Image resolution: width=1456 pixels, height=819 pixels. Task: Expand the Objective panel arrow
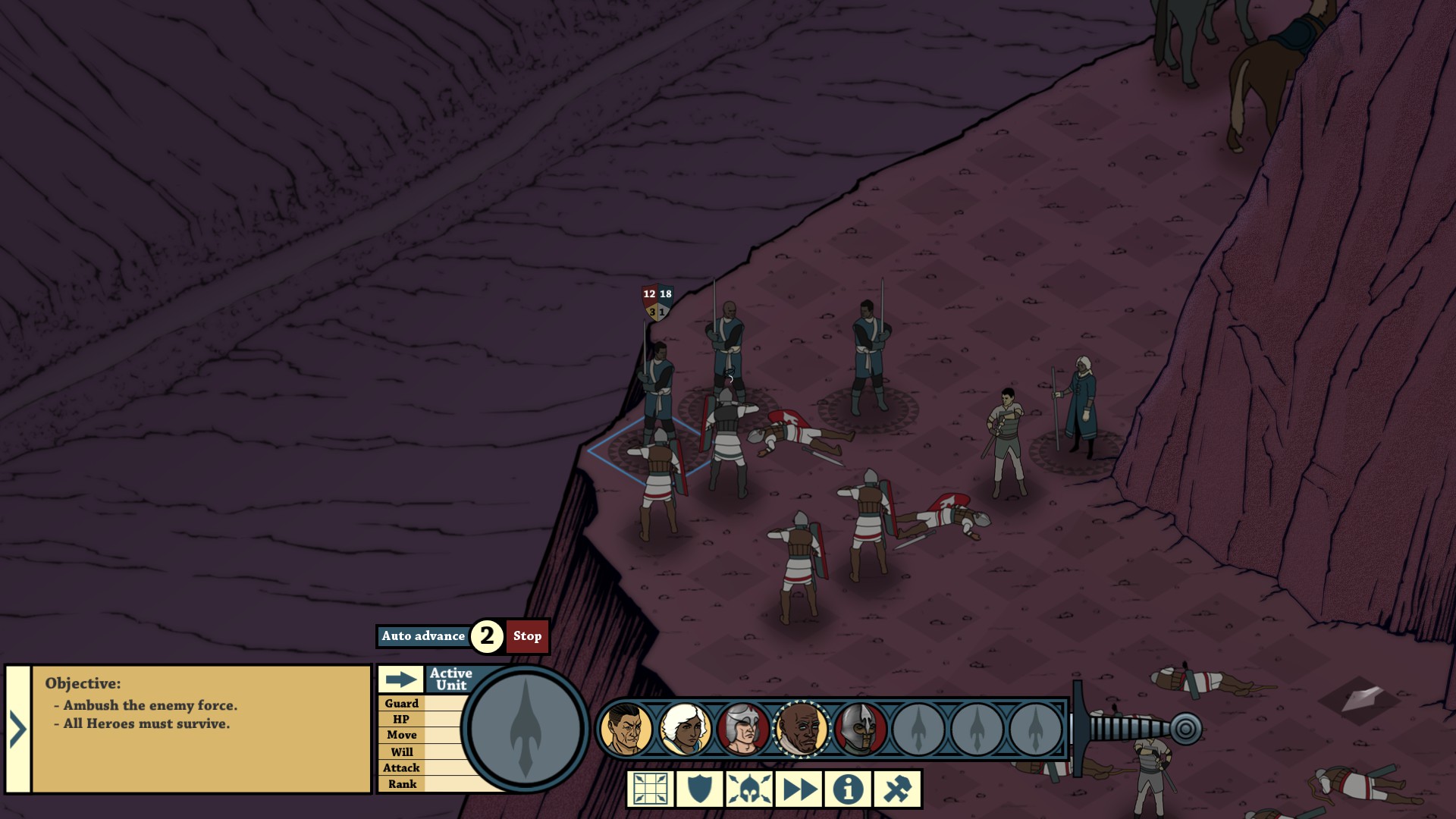pyautogui.click(x=17, y=730)
